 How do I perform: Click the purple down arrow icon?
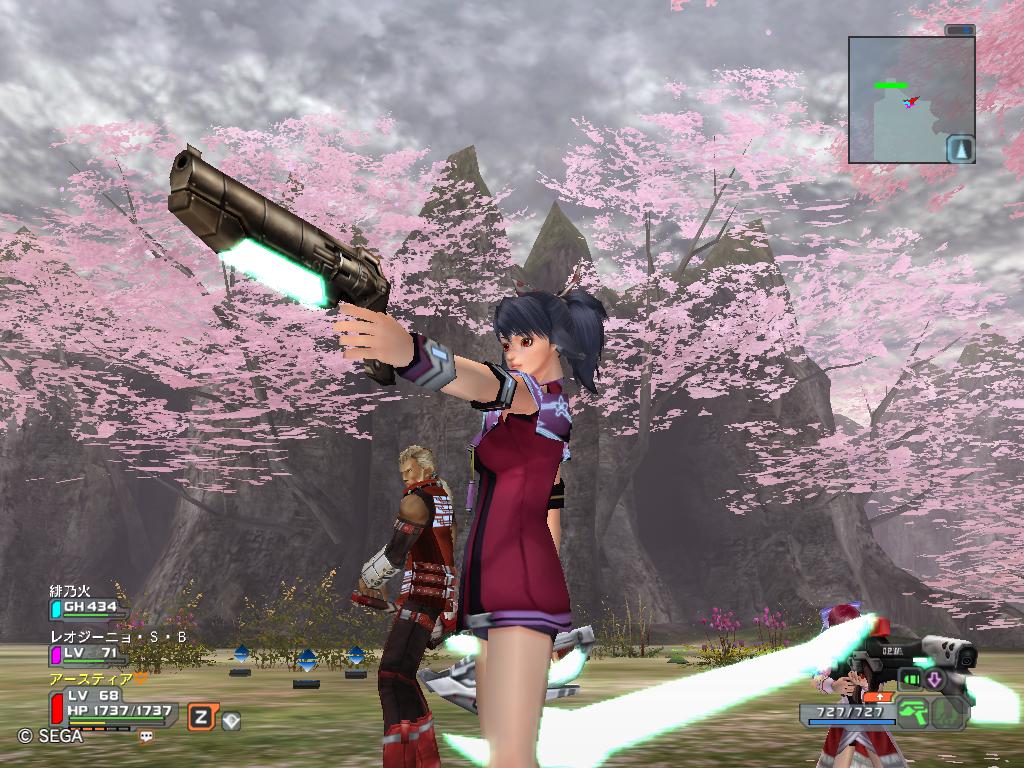click(x=936, y=680)
